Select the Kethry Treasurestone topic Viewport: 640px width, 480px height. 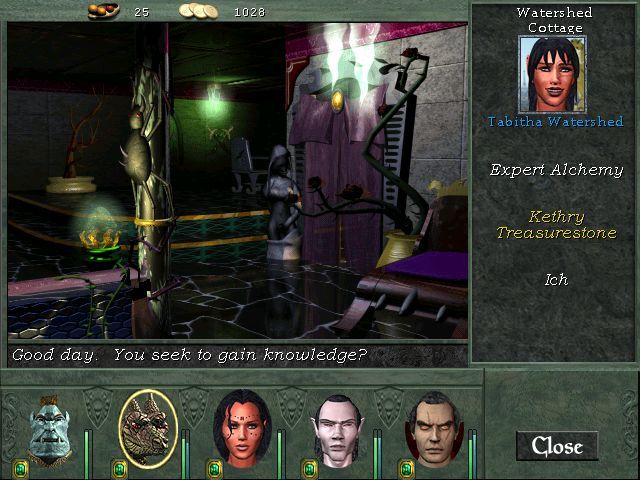(x=556, y=225)
